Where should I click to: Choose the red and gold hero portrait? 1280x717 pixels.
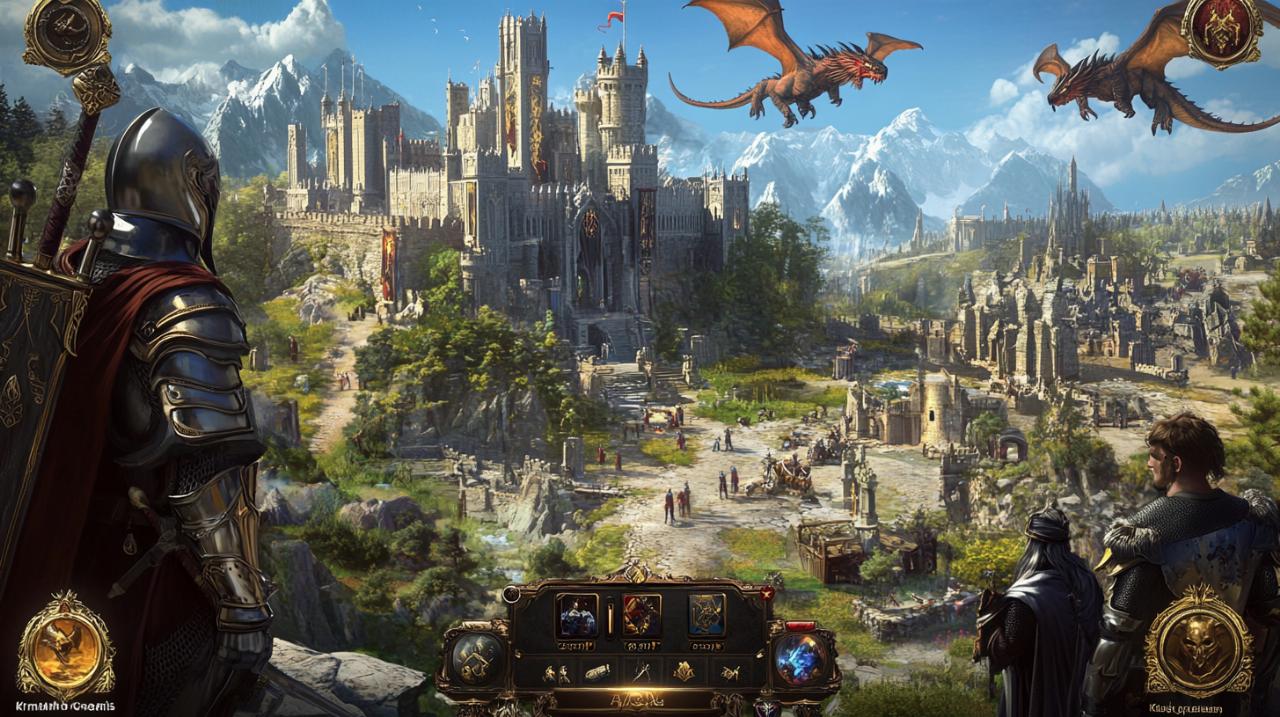(641, 615)
